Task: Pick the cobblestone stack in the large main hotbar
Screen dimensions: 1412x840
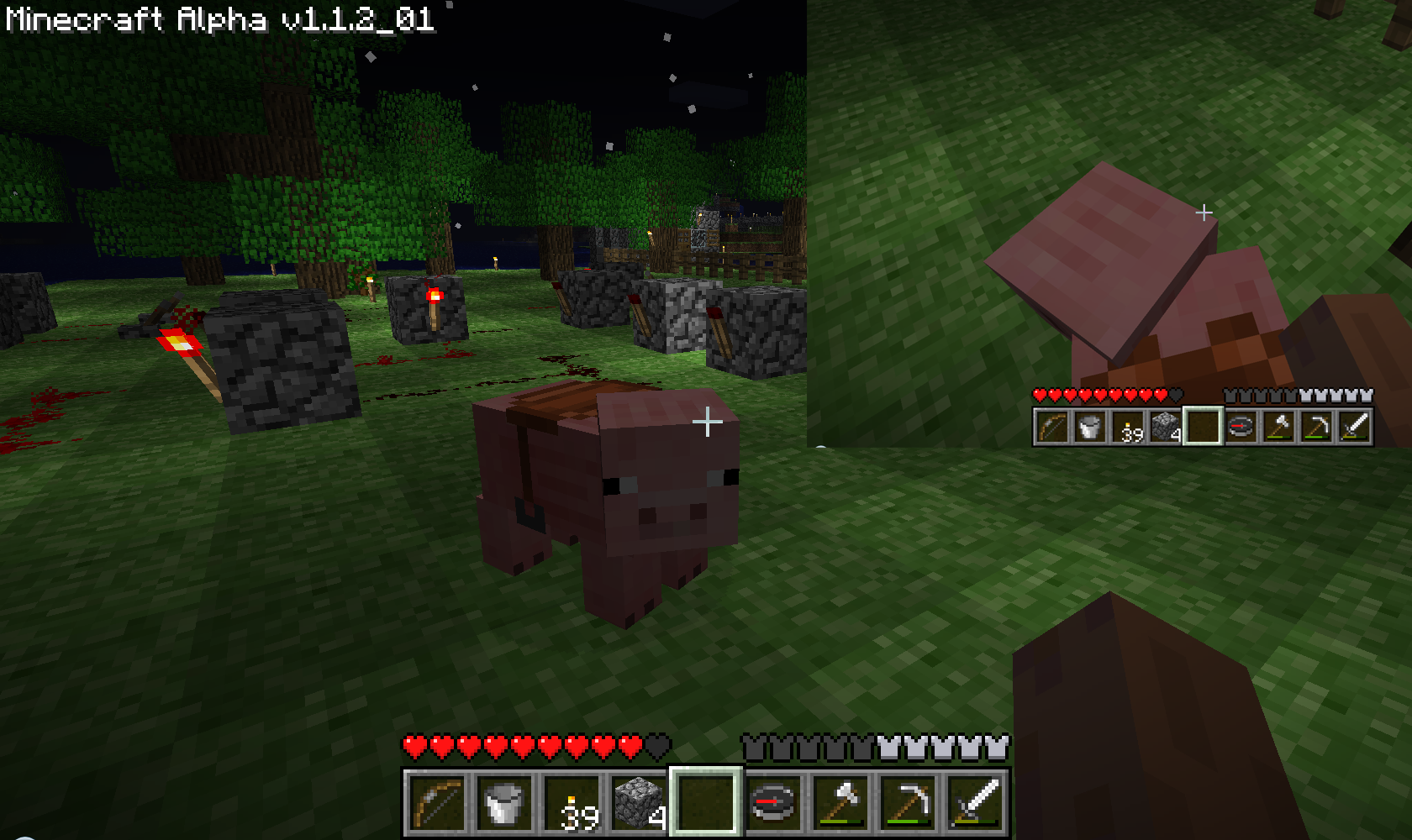Action: tap(639, 802)
